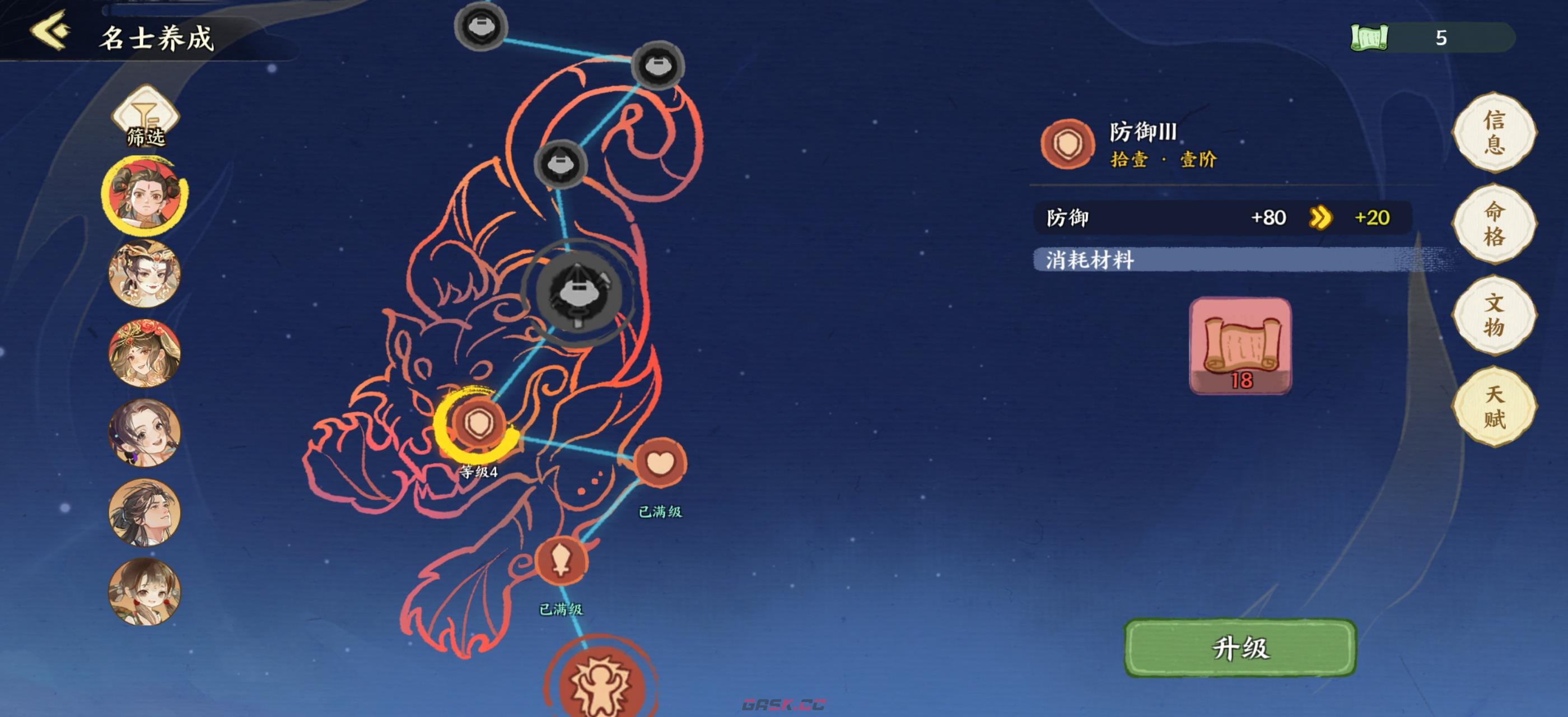This screenshot has width=1568, height=717.
Task: Select the hero with red hair buns
Action: pyautogui.click(x=145, y=196)
